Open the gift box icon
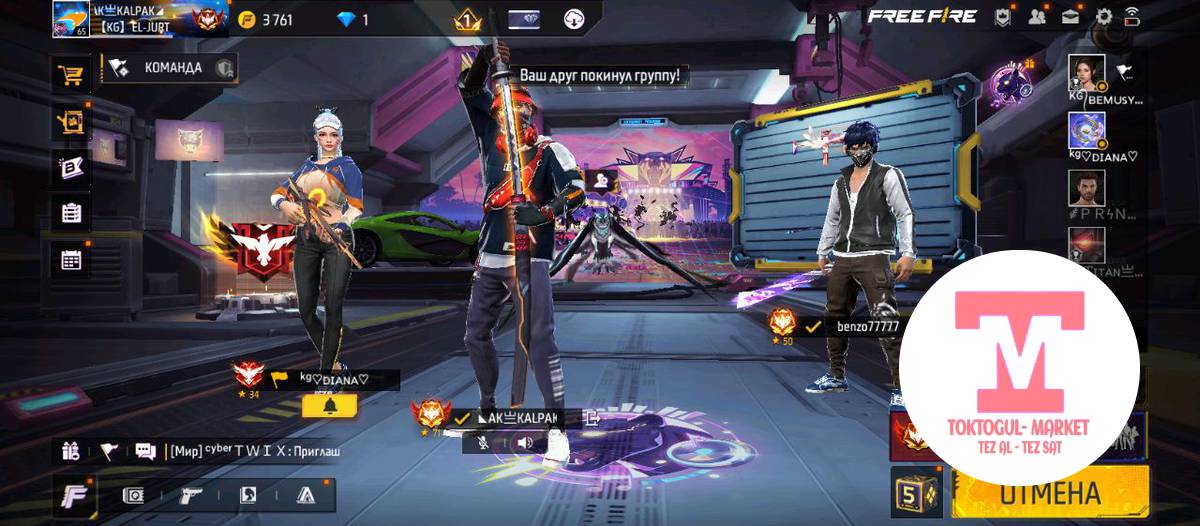The image size is (1200, 526). pyautogui.click(x=70, y=451)
